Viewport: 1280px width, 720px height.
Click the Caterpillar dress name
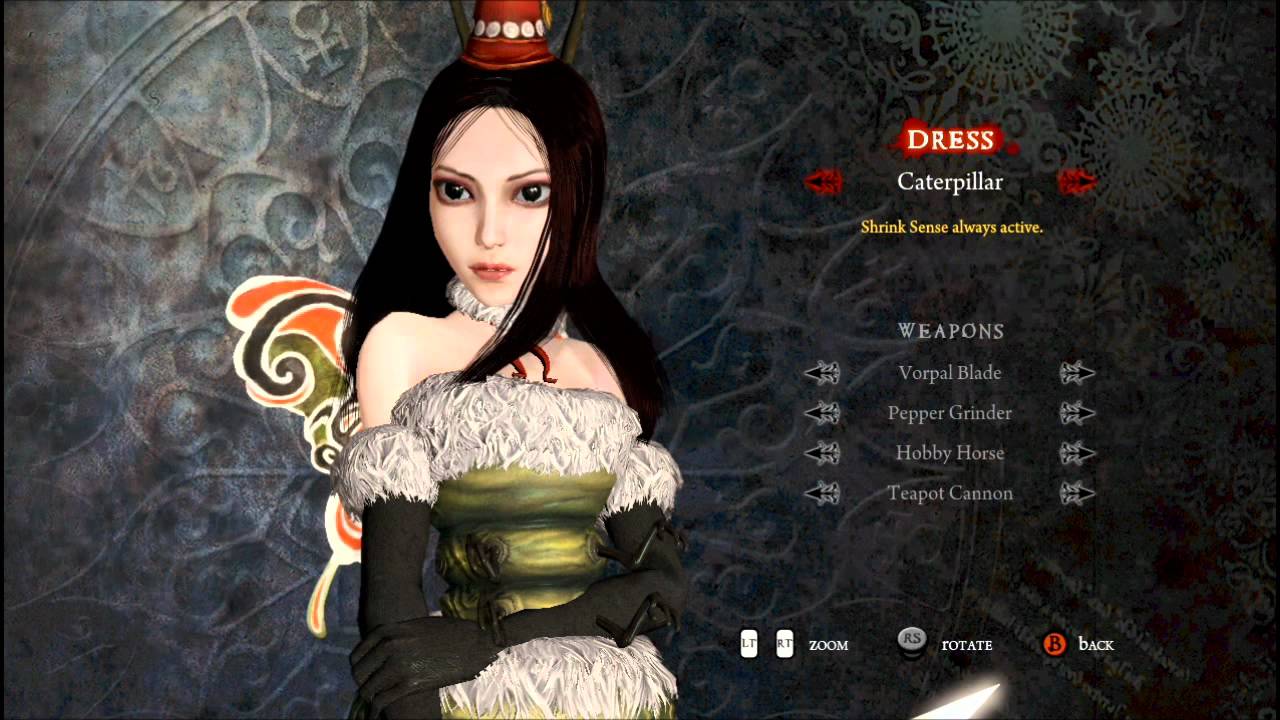click(950, 182)
